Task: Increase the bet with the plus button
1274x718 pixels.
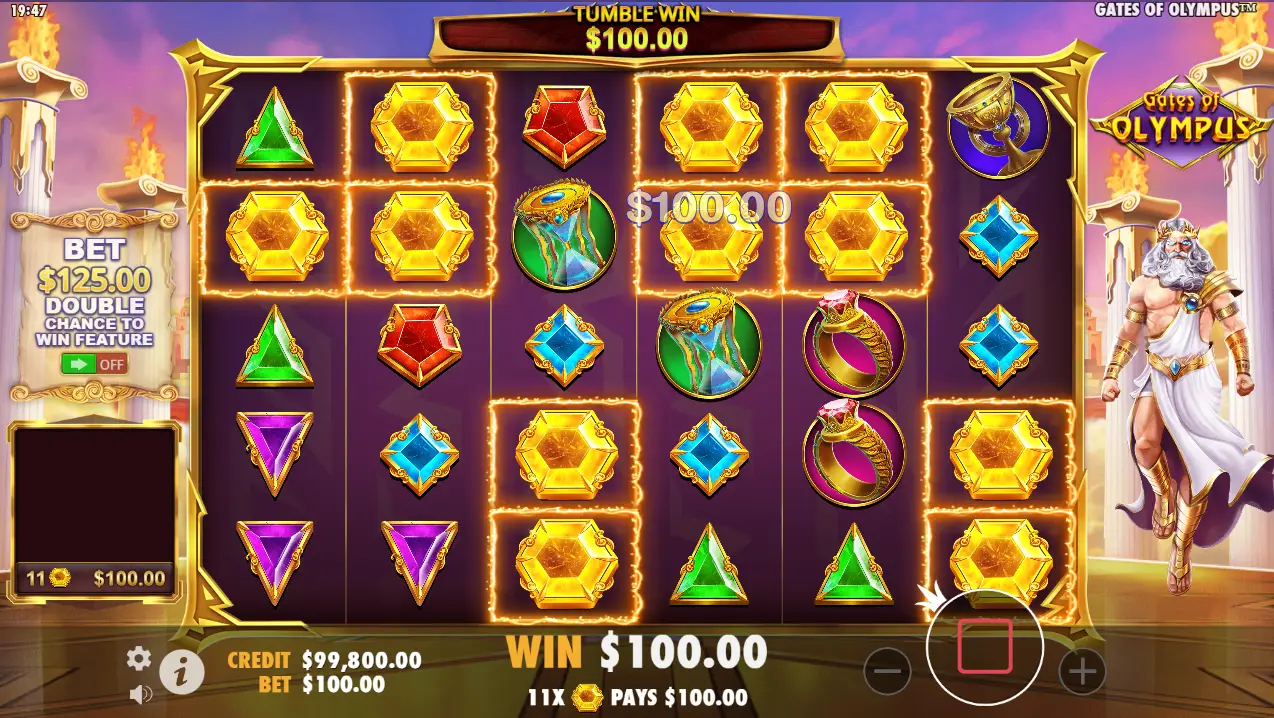Action: click(x=1082, y=671)
